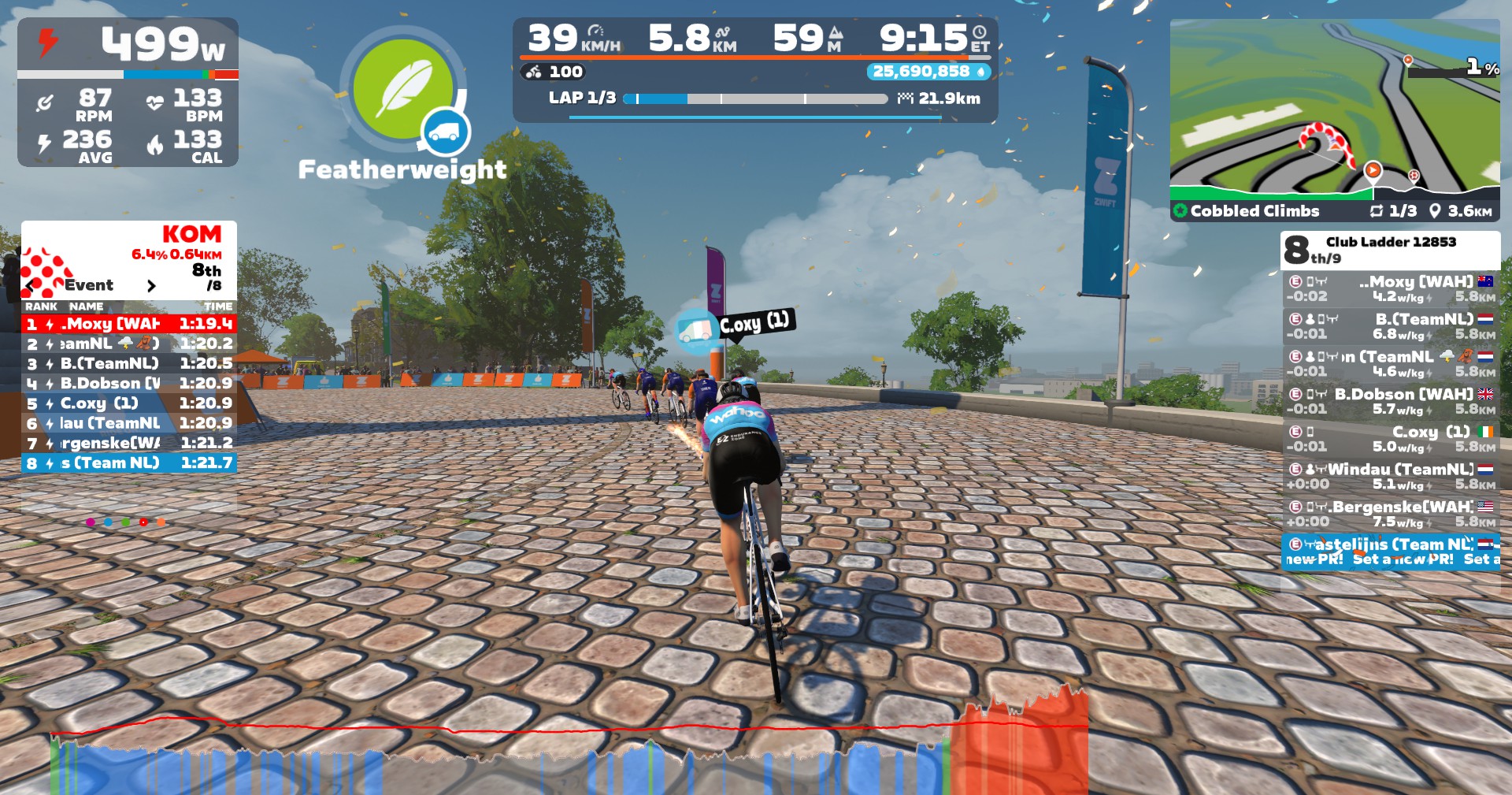The image size is (1512, 795).
Task: Click the van draft power-up badge
Action: (446, 132)
